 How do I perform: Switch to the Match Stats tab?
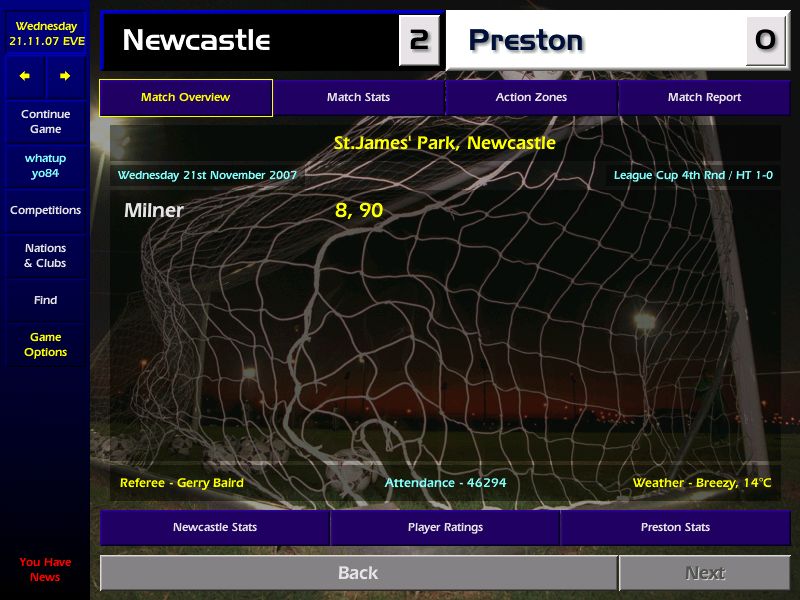click(x=358, y=98)
